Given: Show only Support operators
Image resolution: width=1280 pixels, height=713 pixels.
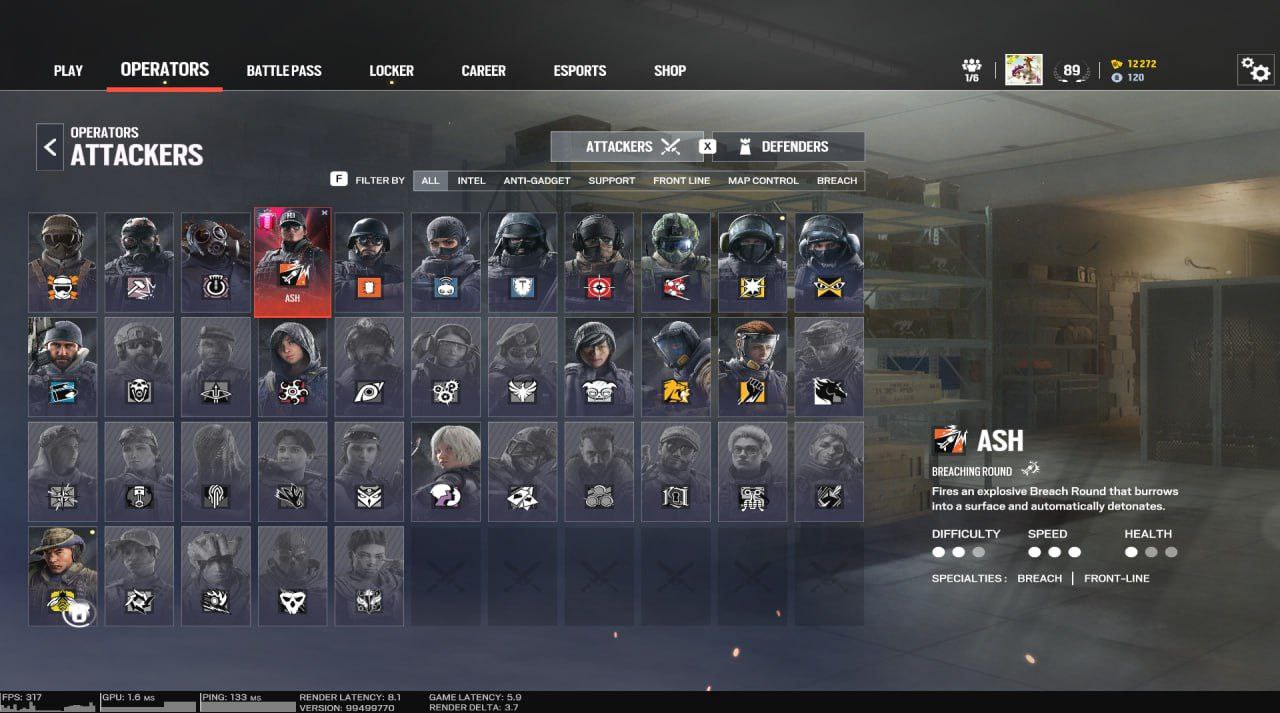Looking at the screenshot, I should click(611, 181).
